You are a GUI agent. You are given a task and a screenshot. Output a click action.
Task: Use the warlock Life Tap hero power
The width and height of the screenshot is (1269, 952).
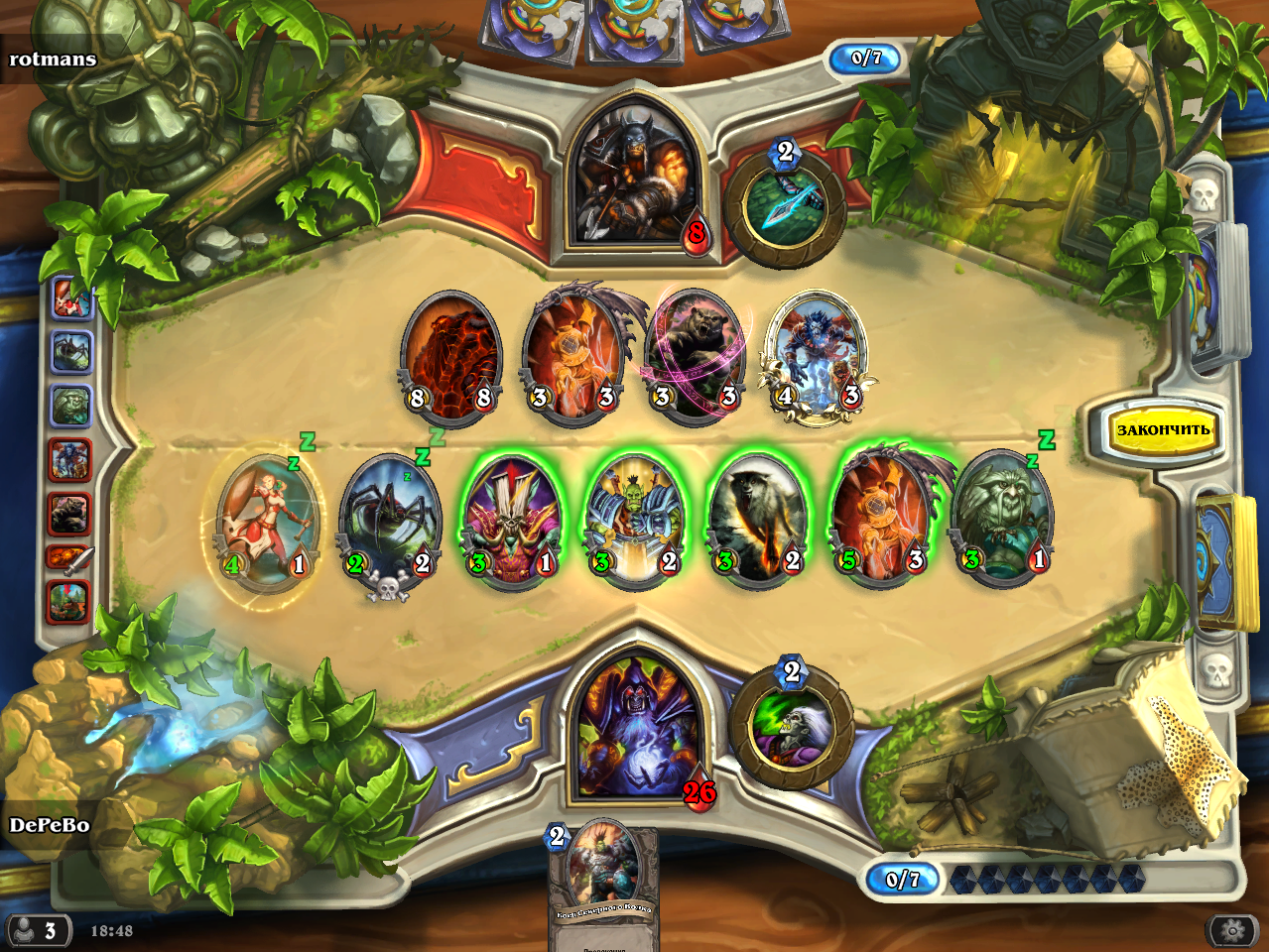pos(792,727)
